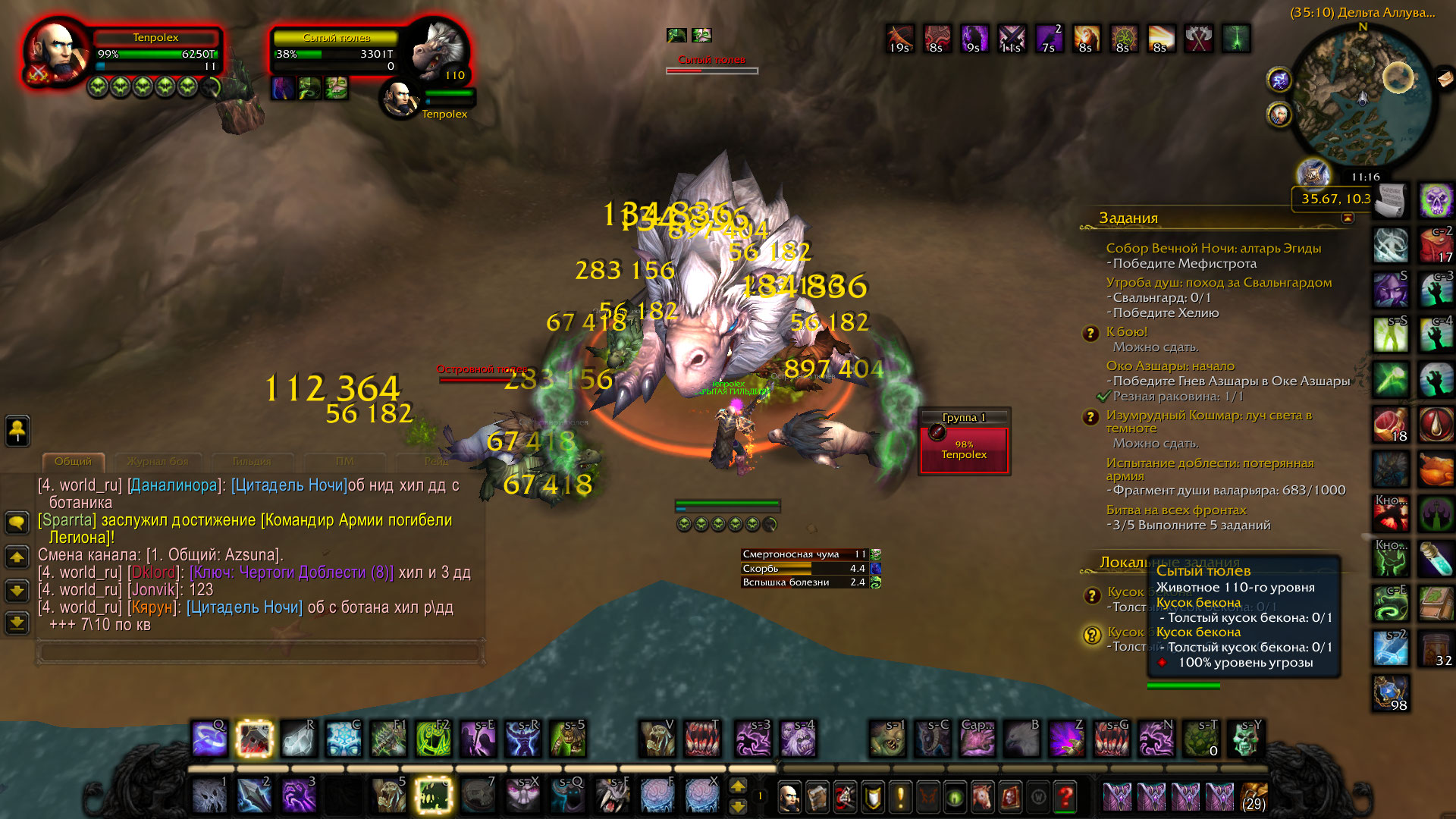Screen dimensions: 1456x819
Task: Open the Собор Вечной Ночи quest entry
Action: tap(1213, 248)
